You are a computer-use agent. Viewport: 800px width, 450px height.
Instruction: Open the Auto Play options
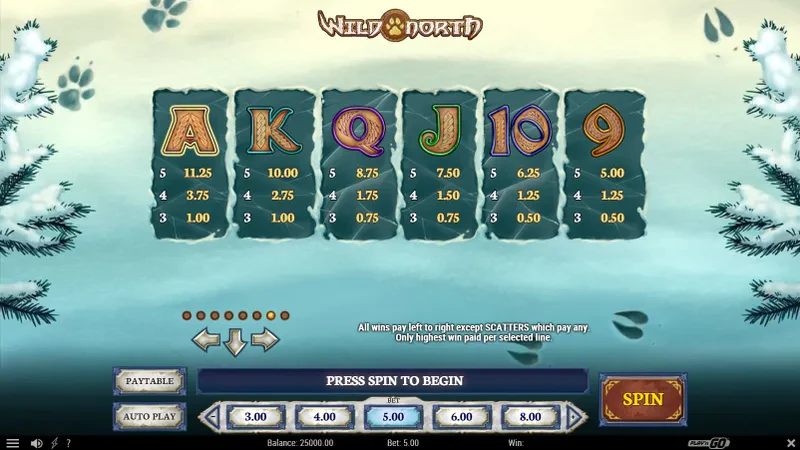click(149, 415)
